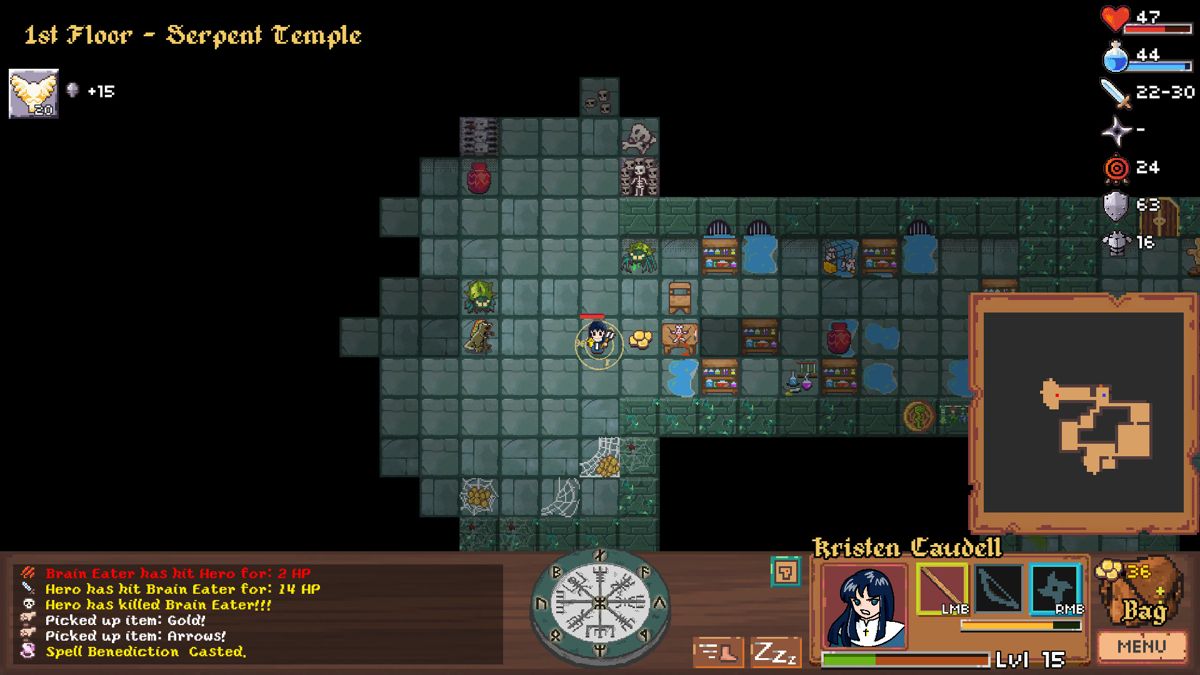Click the MENU button
The width and height of the screenshot is (1200, 675).
(x=1141, y=647)
